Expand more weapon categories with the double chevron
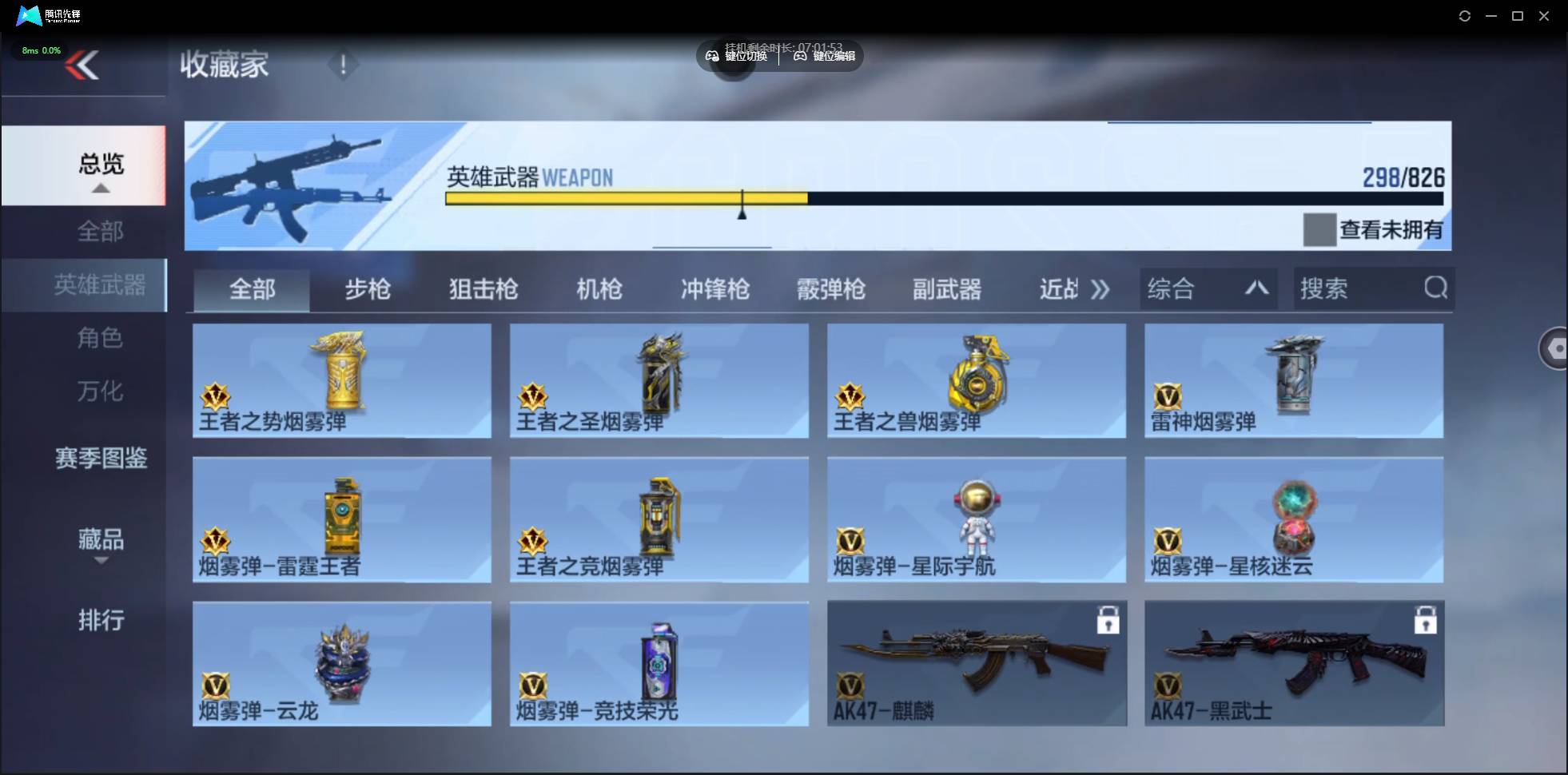Screen dimensions: 1568x775 pos(1101,289)
